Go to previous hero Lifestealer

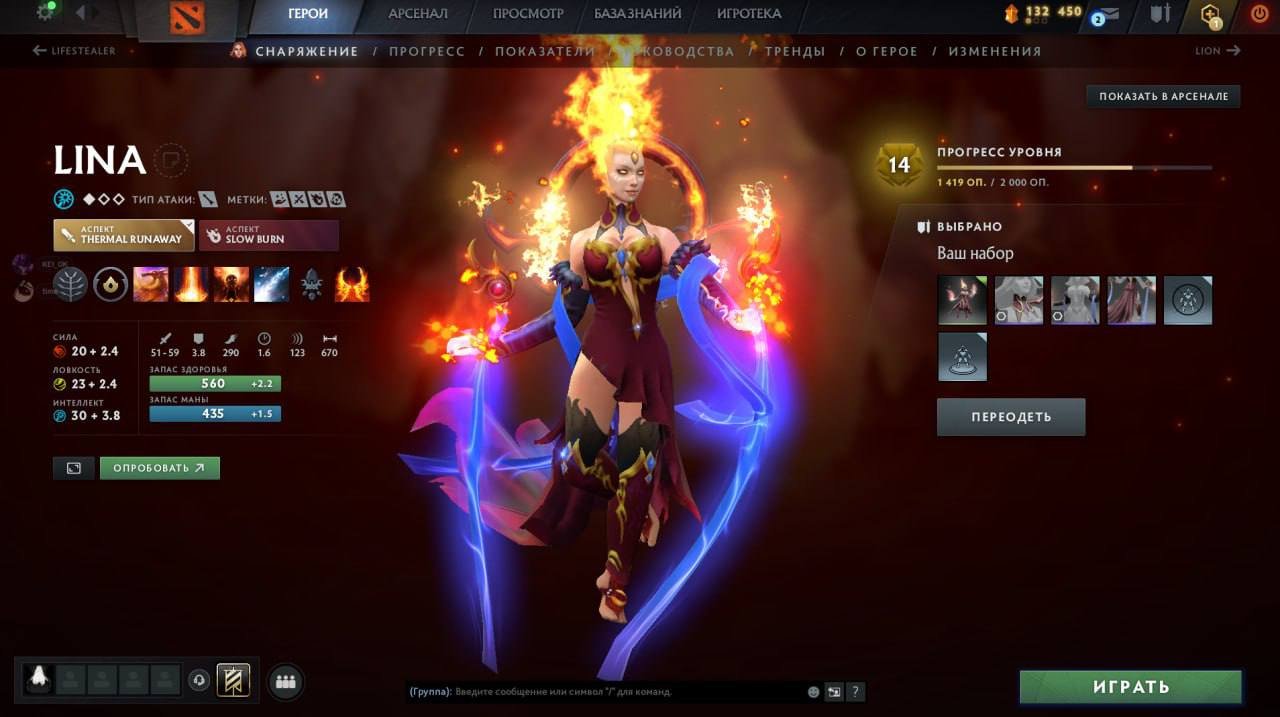tap(74, 51)
